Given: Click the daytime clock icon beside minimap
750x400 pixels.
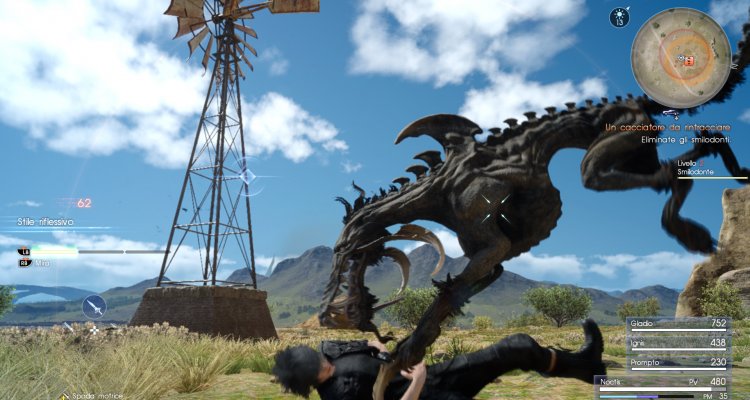Looking at the screenshot, I should (619, 17).
